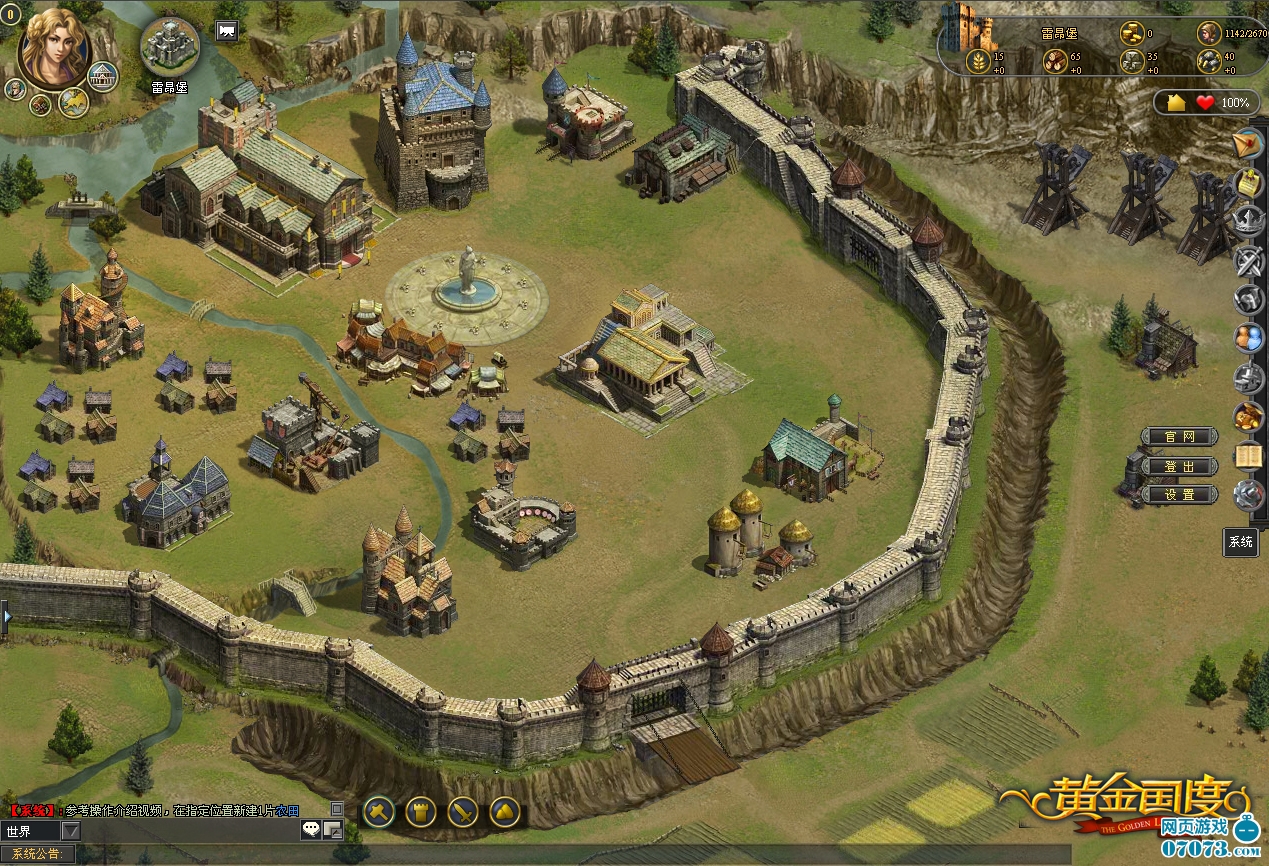Screen dimensions: 1269x866
Task: Click the 登出 logout button
Action: [1180, 466]
